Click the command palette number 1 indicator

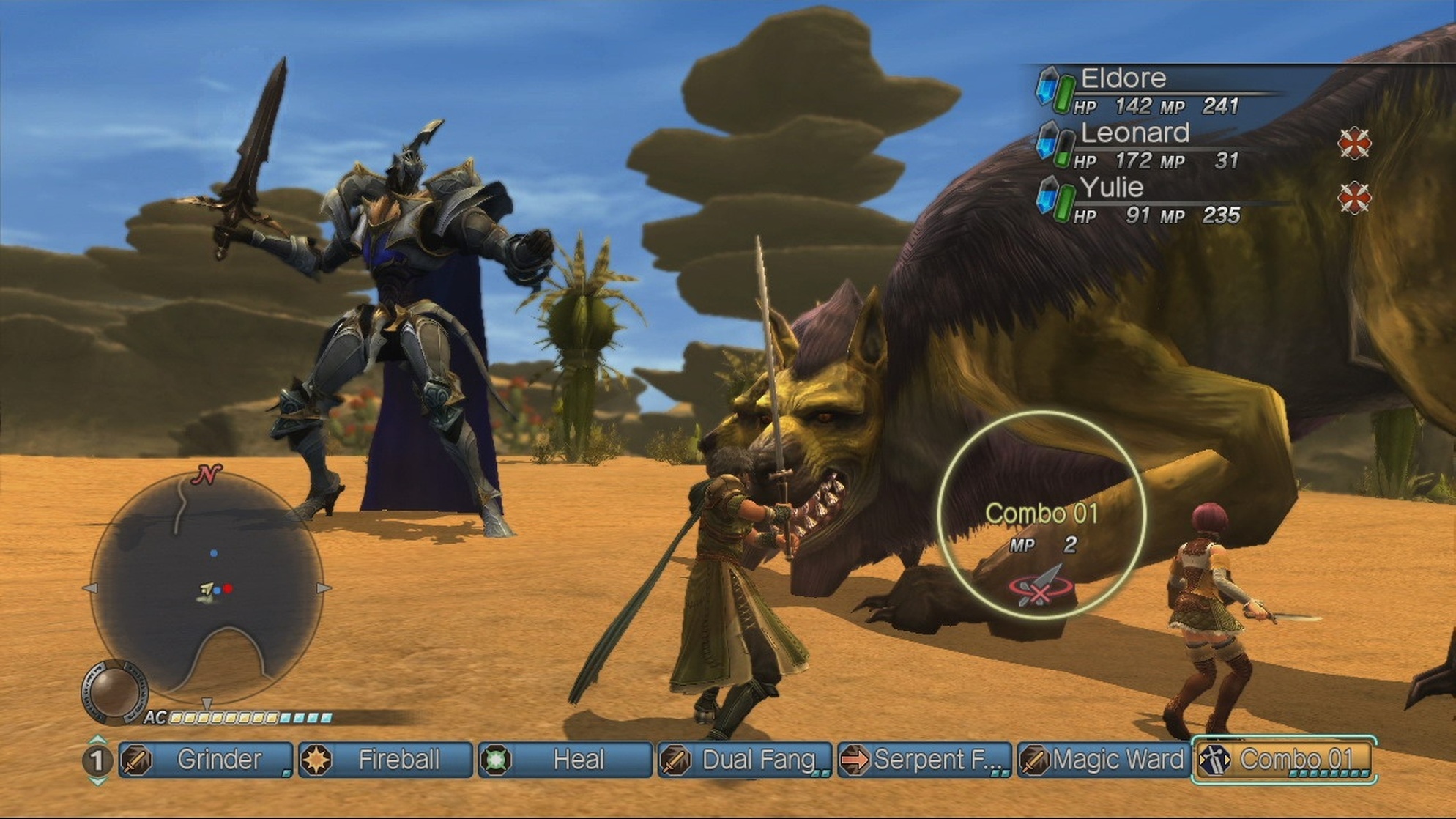click(97, 760)
